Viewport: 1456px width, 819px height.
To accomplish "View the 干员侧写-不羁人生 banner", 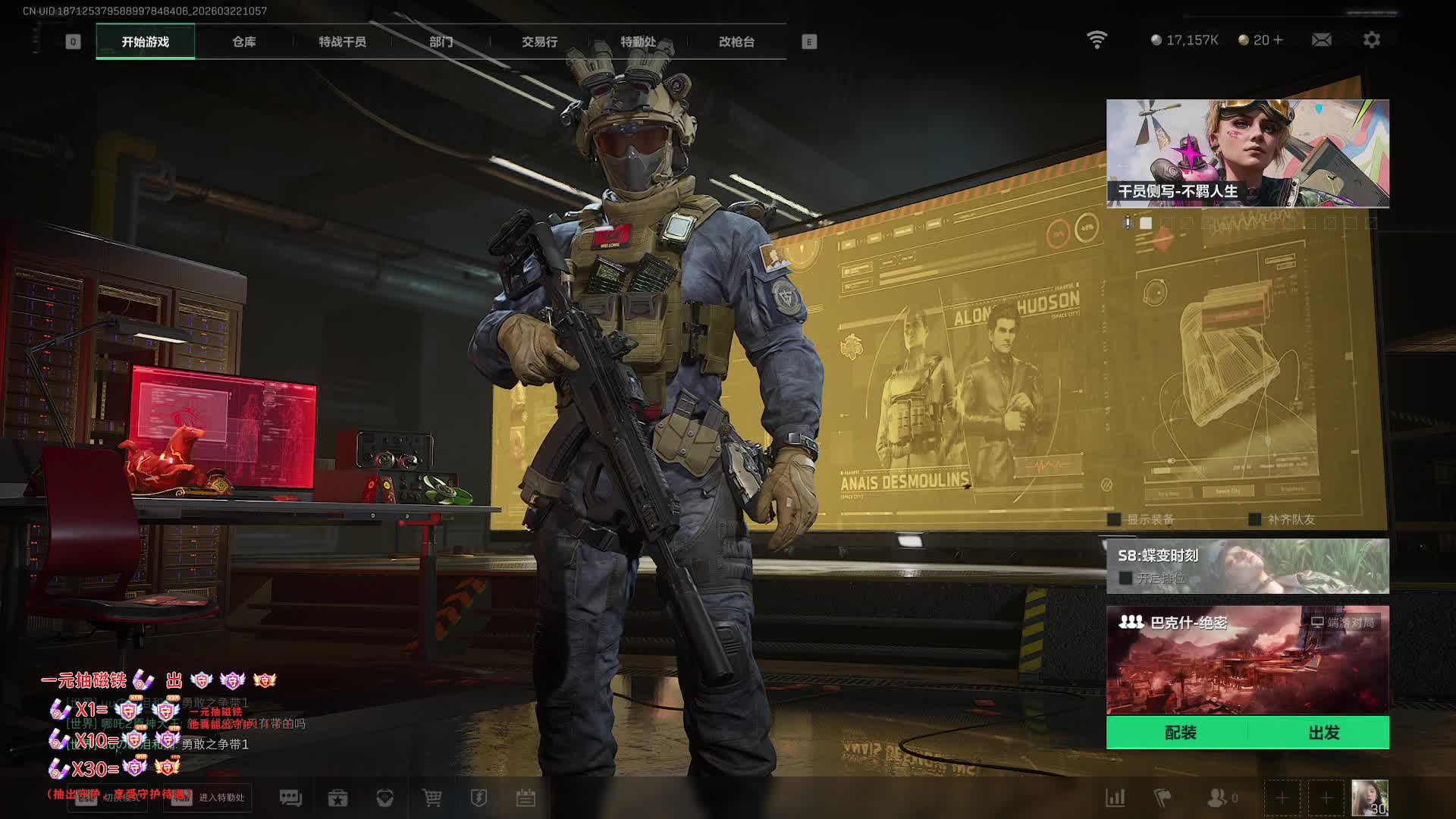I will pos(1247,152).
